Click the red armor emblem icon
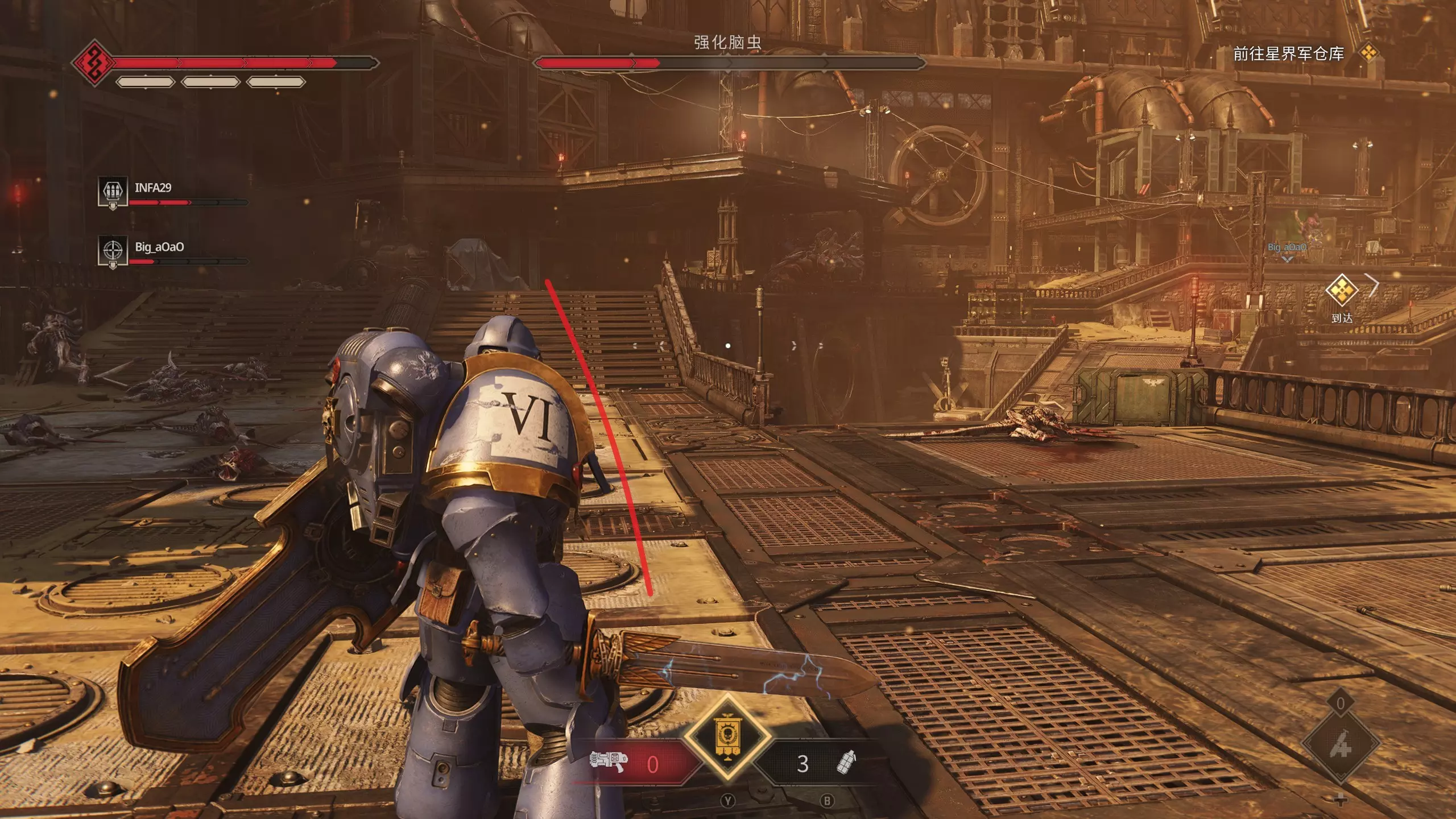 pyautogui.click(x=91, y=62)
